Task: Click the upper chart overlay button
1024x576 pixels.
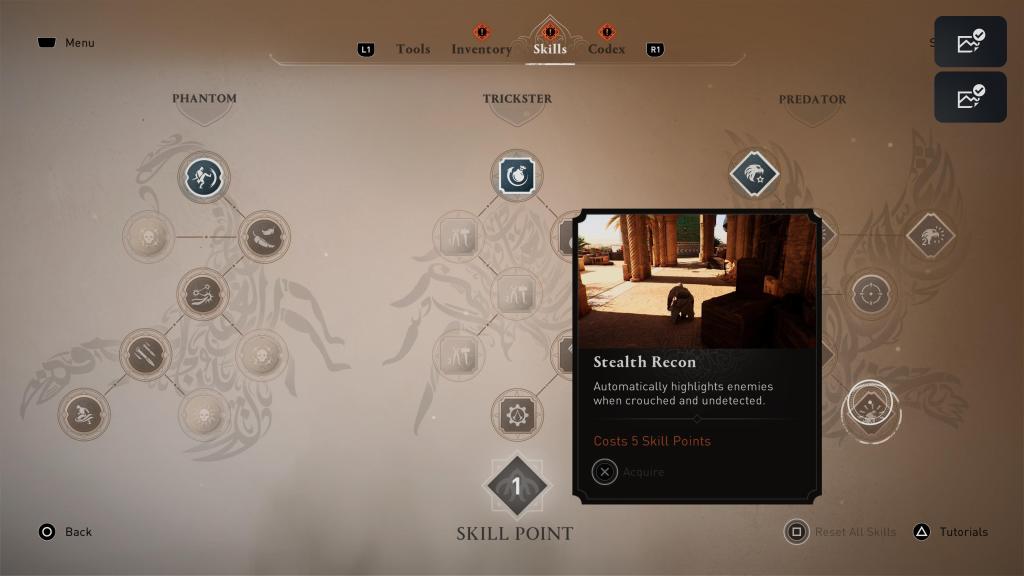Action: click(x=970, y=42)
